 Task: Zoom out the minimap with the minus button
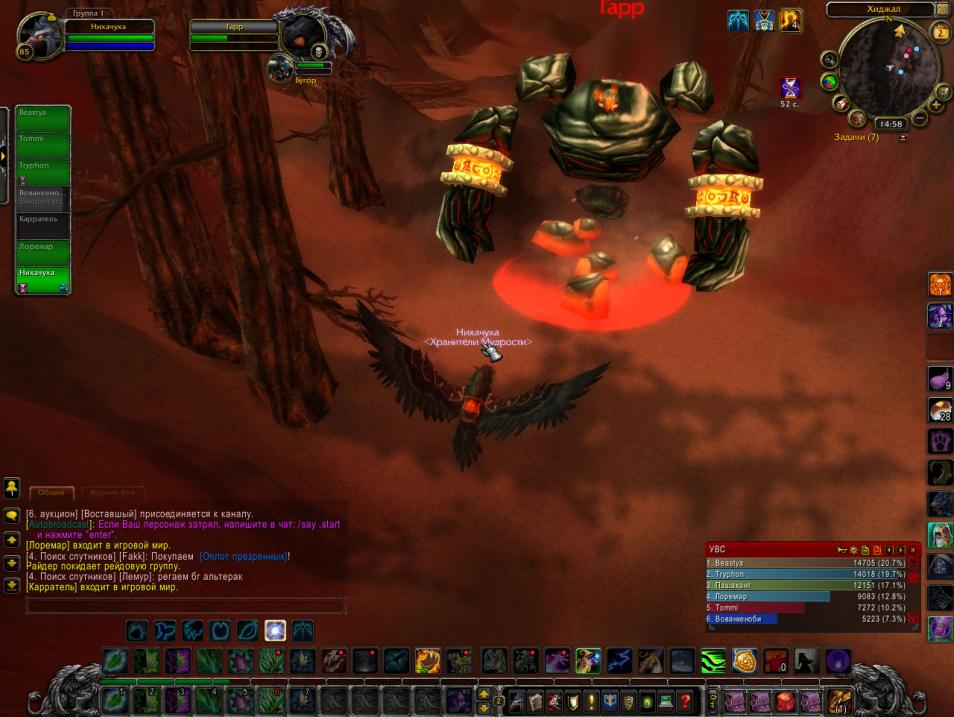[x=920, y=119]
